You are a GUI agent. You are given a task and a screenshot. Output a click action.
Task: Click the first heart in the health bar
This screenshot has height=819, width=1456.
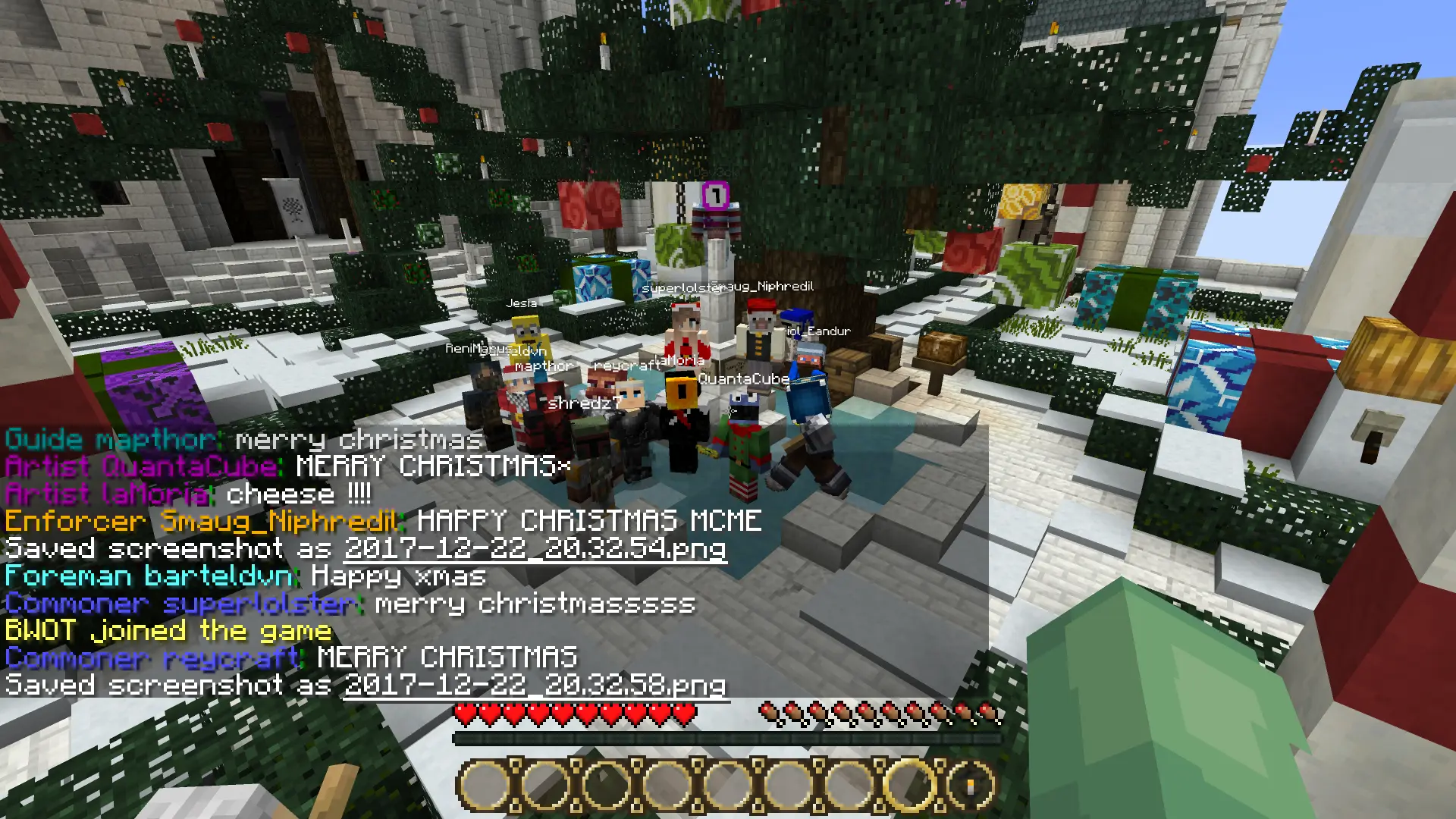pos(464,714)
